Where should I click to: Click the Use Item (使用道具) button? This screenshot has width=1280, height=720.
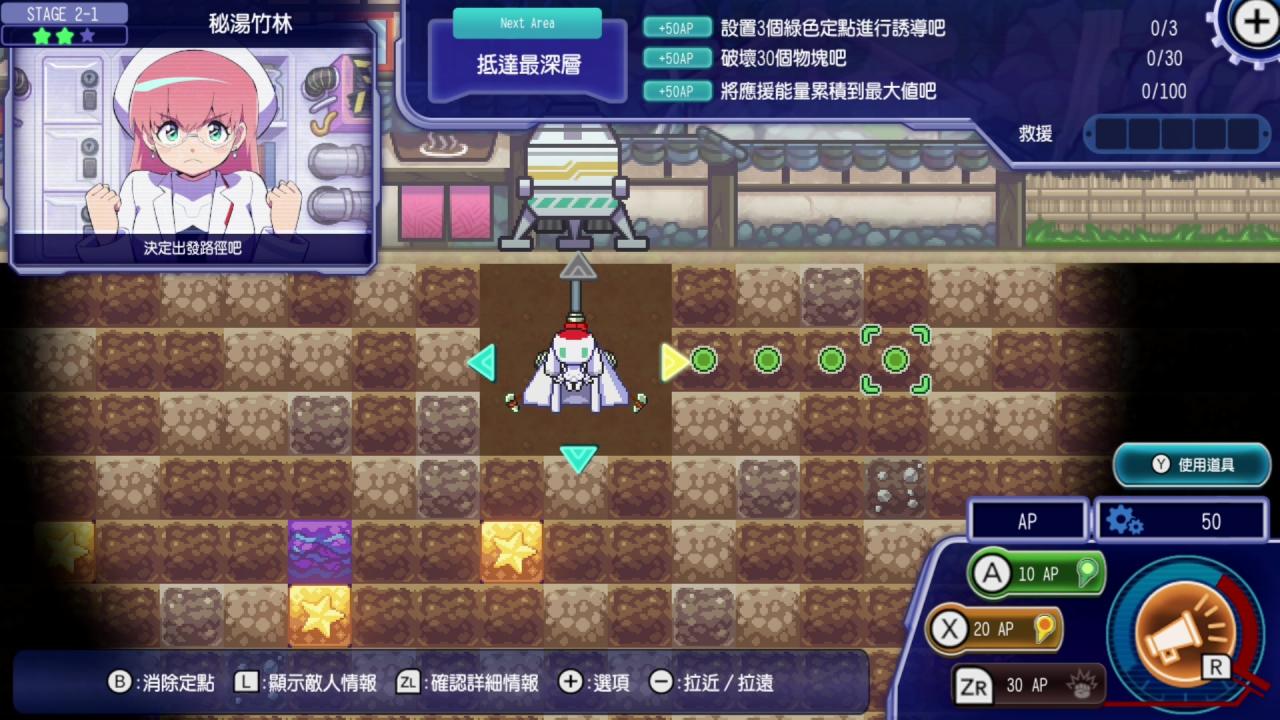coord(1192,465)
